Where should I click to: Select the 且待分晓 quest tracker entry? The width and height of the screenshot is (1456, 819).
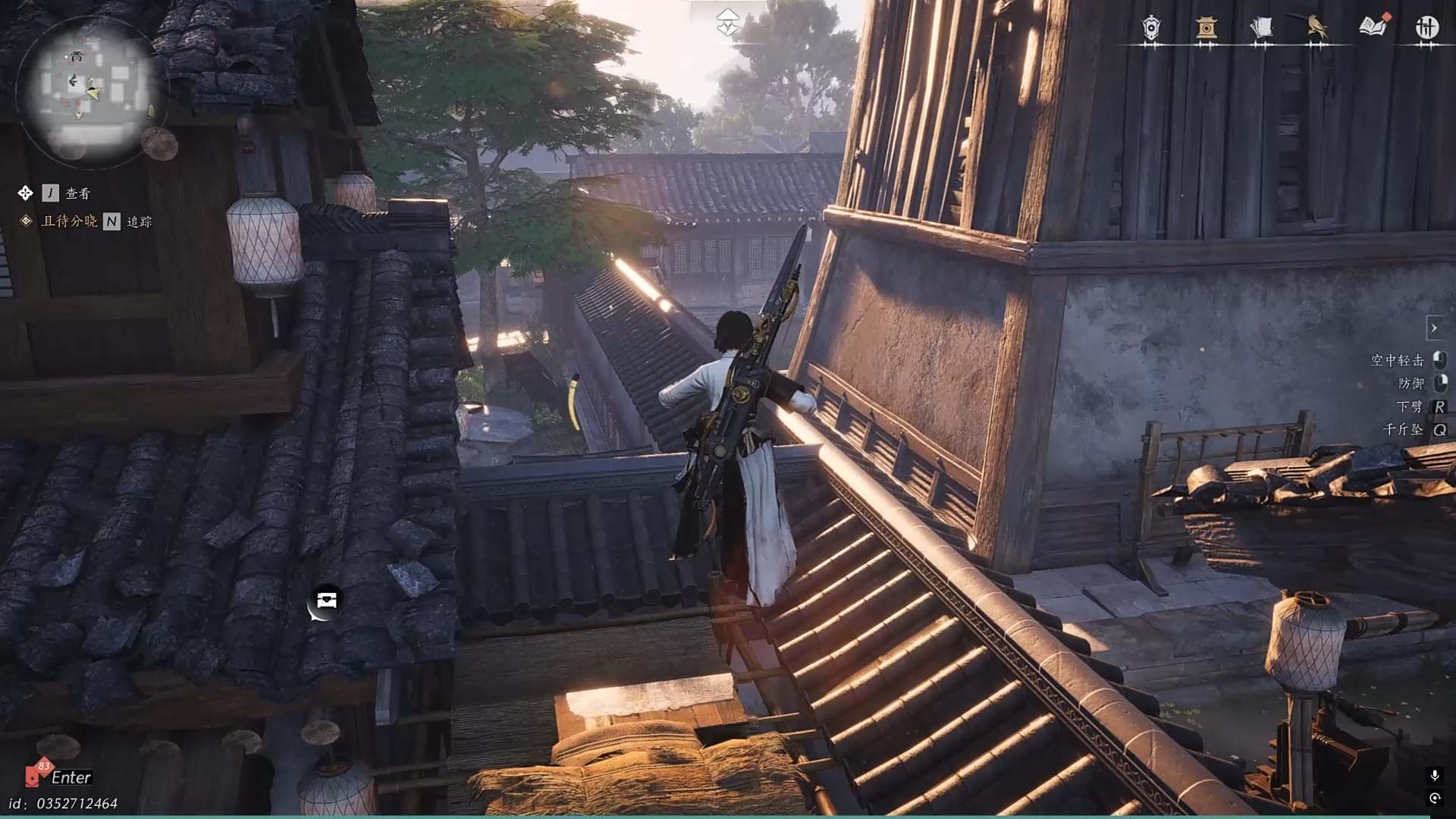pos(69,221)
